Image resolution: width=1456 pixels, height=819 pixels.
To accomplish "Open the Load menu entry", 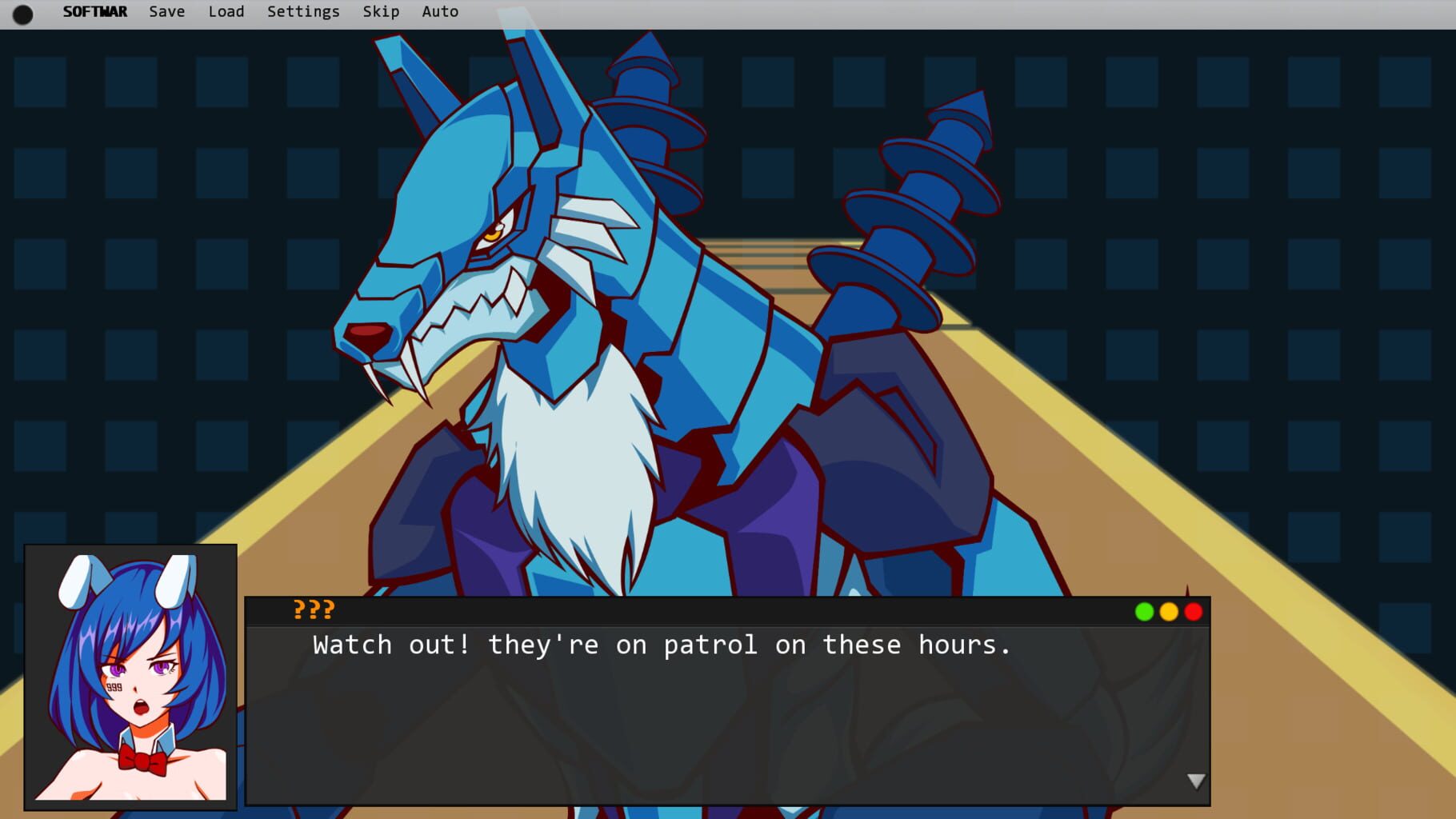I will click(x=226, y=11).
